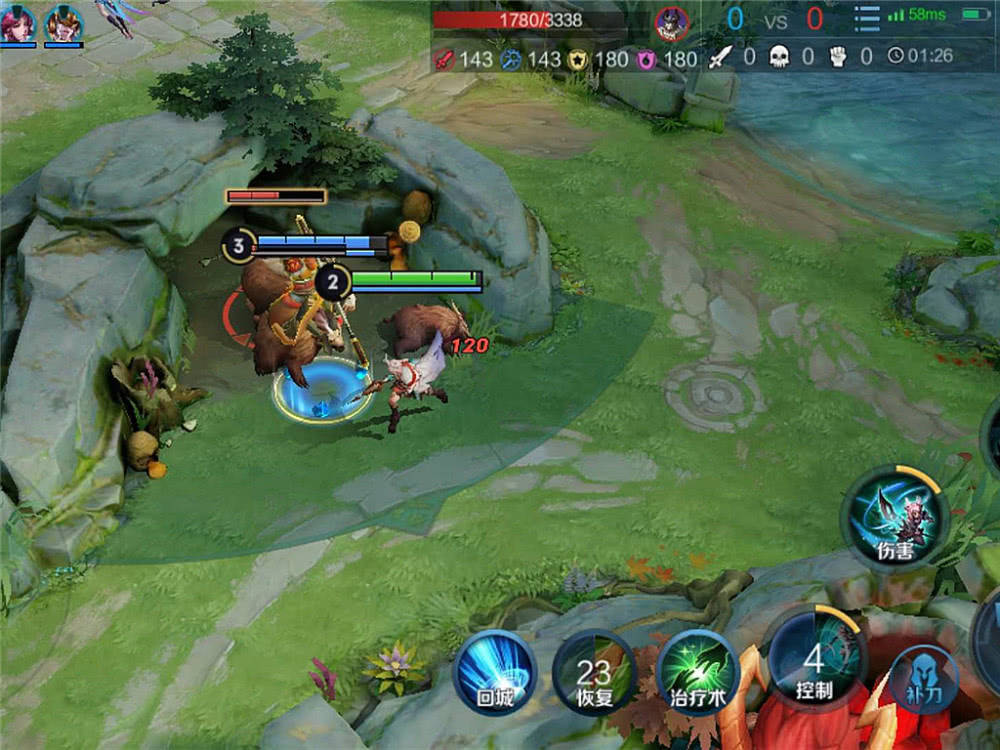Use the 控制 control skill
The image size is (1000, 750).
[814, 660]
